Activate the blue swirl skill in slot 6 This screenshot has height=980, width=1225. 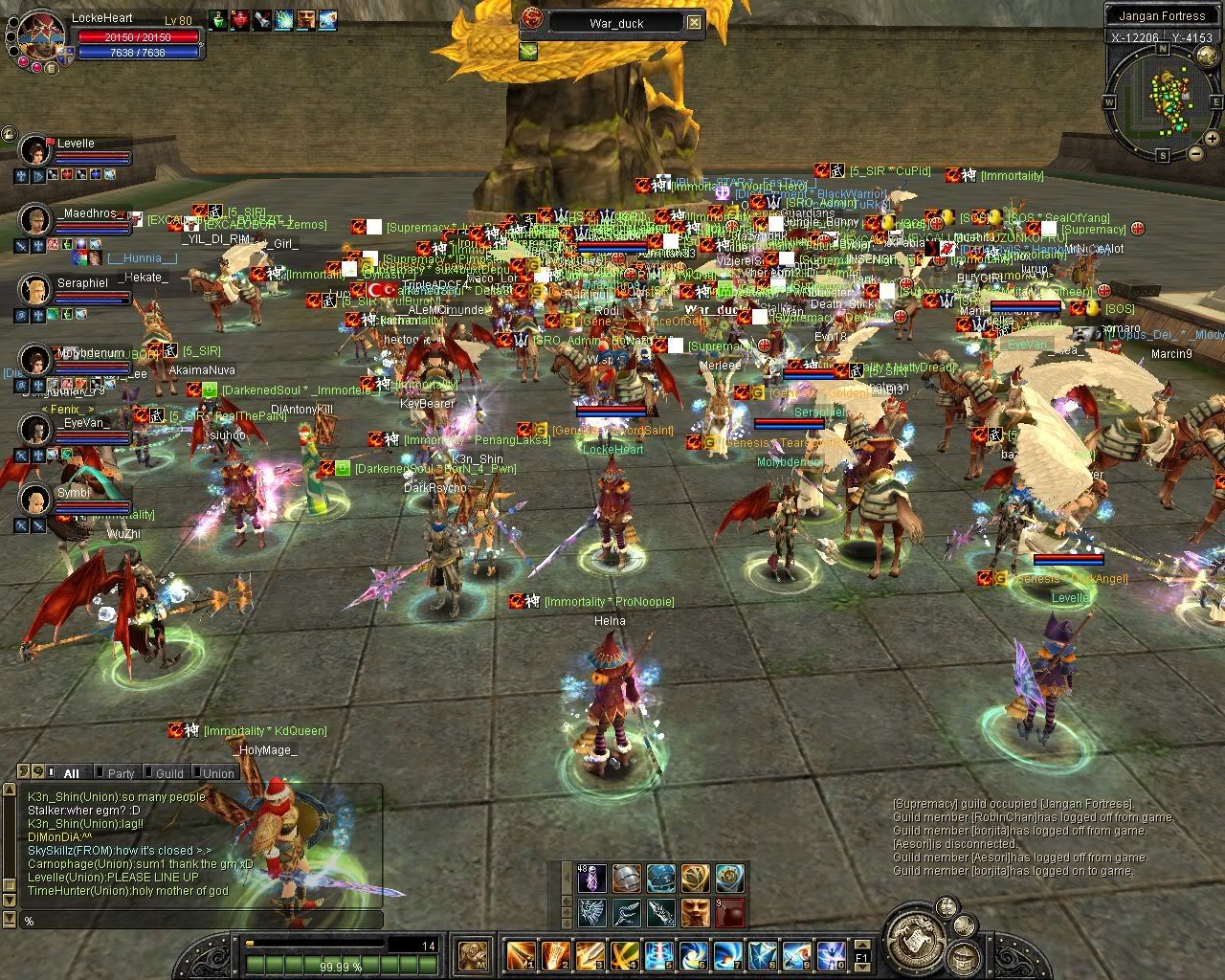coord(694,955)
